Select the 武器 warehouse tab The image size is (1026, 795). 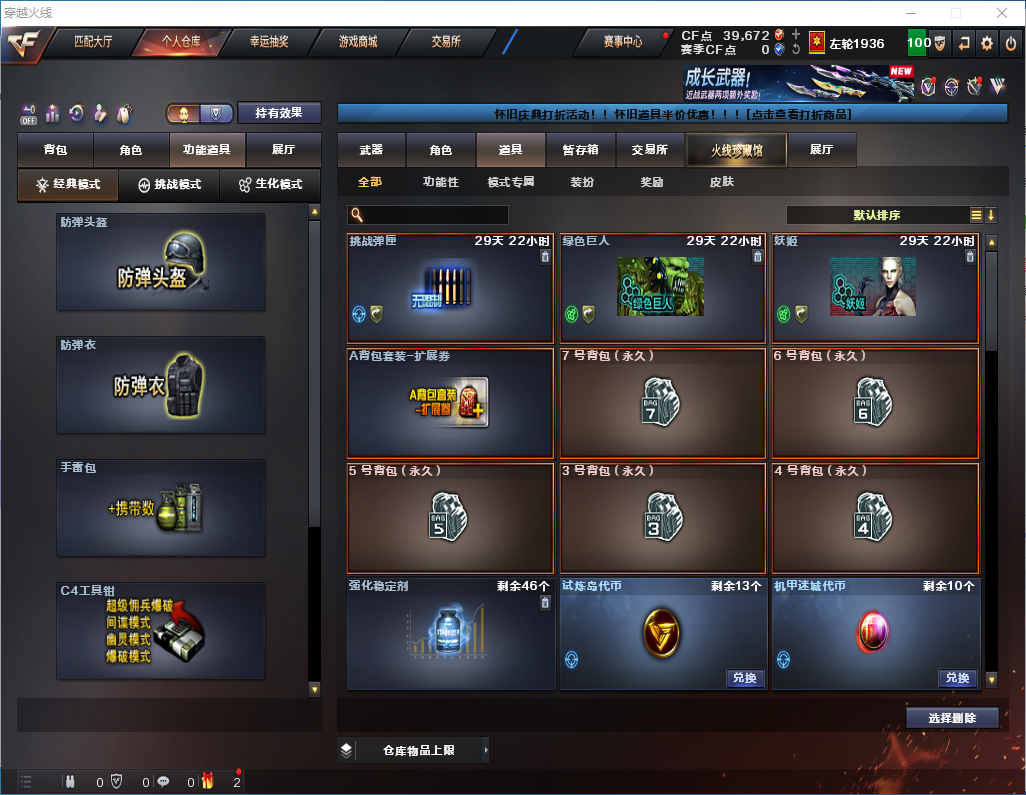pyautogui.click(x=371, y=150)
